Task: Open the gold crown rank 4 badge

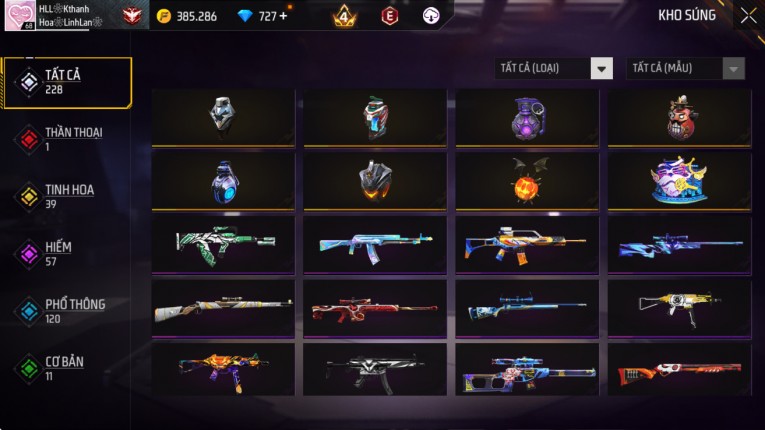Action: [x=343, y=16]
